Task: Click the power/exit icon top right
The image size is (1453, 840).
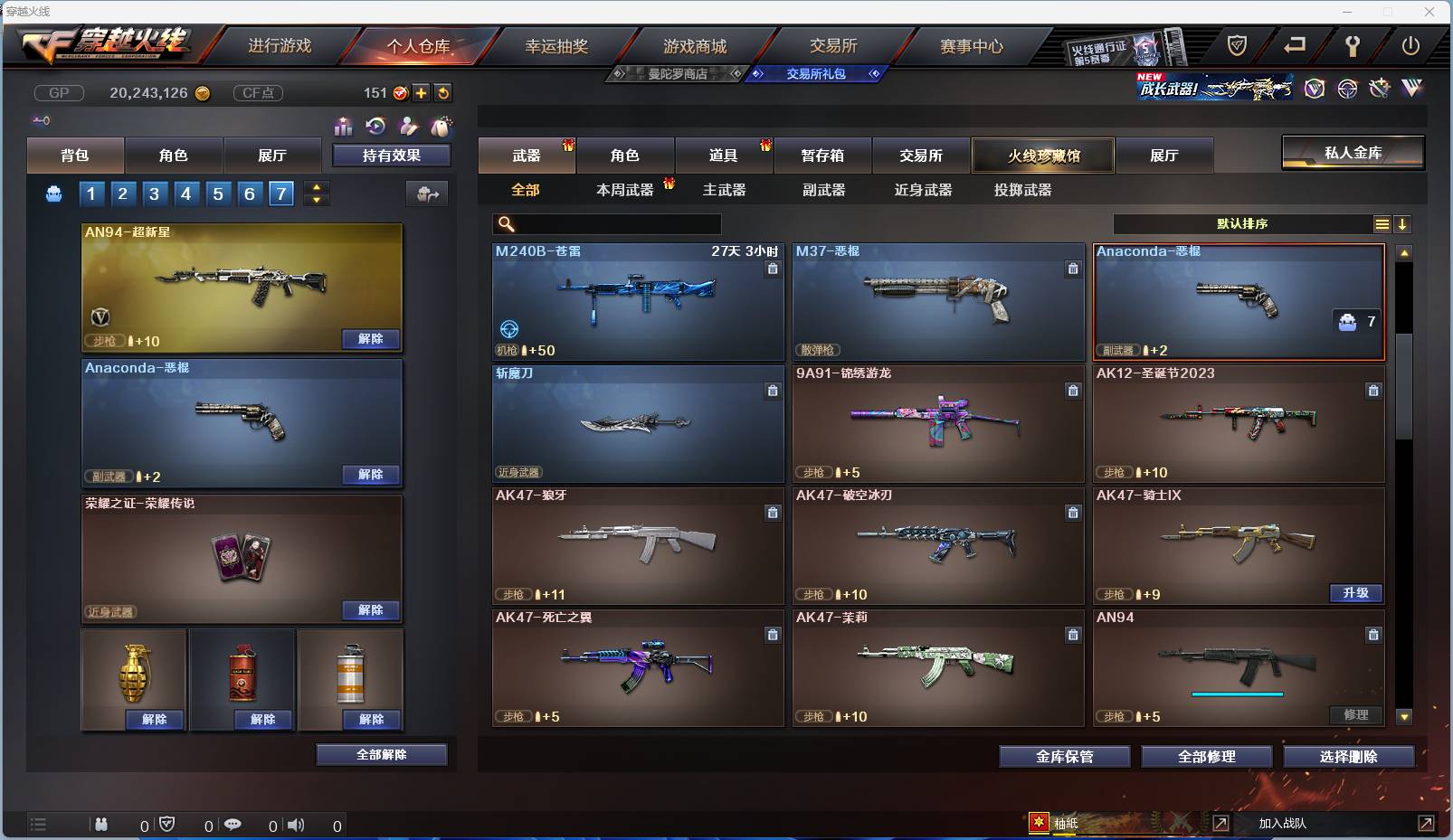Action: 1411,43
